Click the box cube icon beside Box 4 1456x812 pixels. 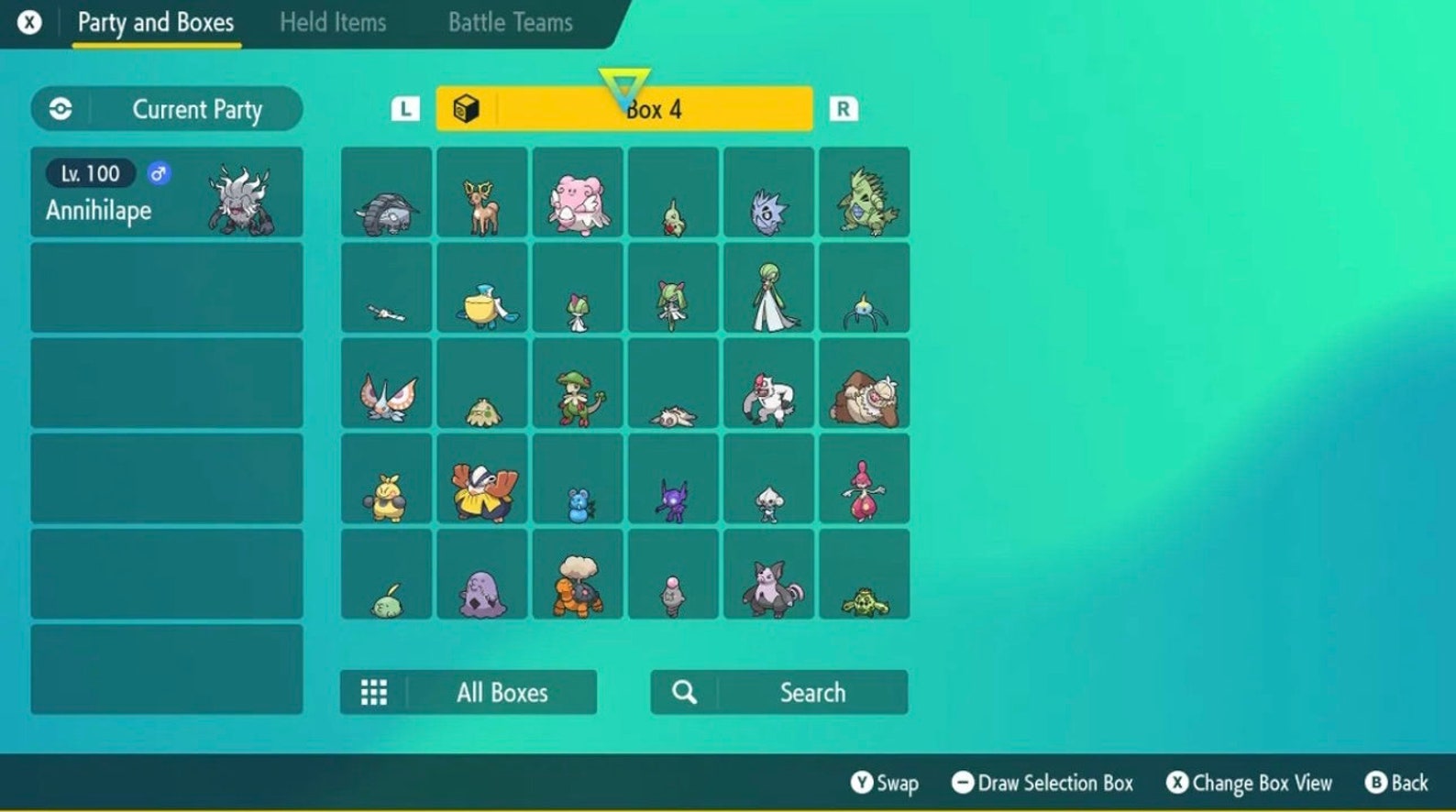tap(469, 107)
